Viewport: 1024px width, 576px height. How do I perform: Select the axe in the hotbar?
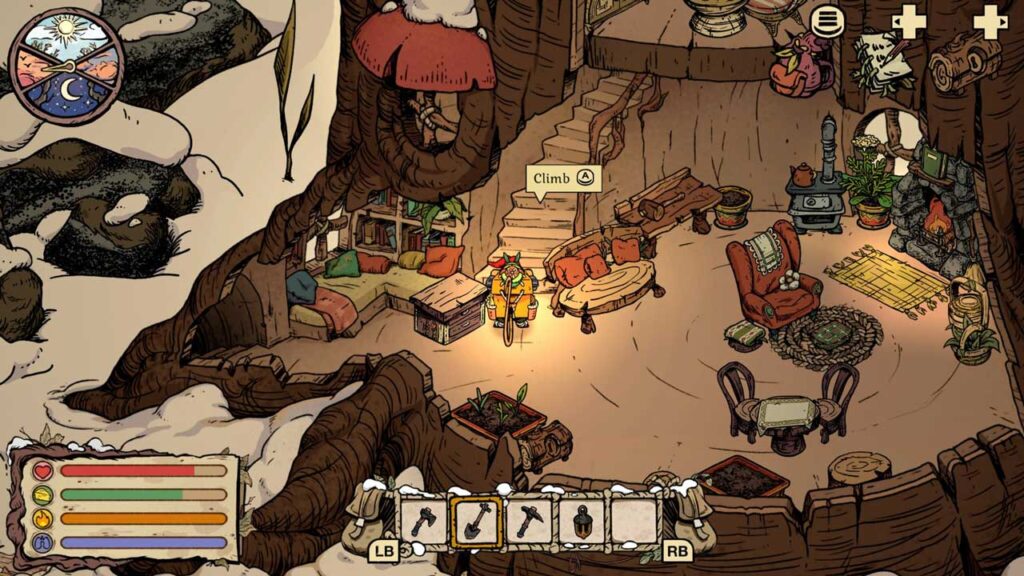[x=424, y=521]
